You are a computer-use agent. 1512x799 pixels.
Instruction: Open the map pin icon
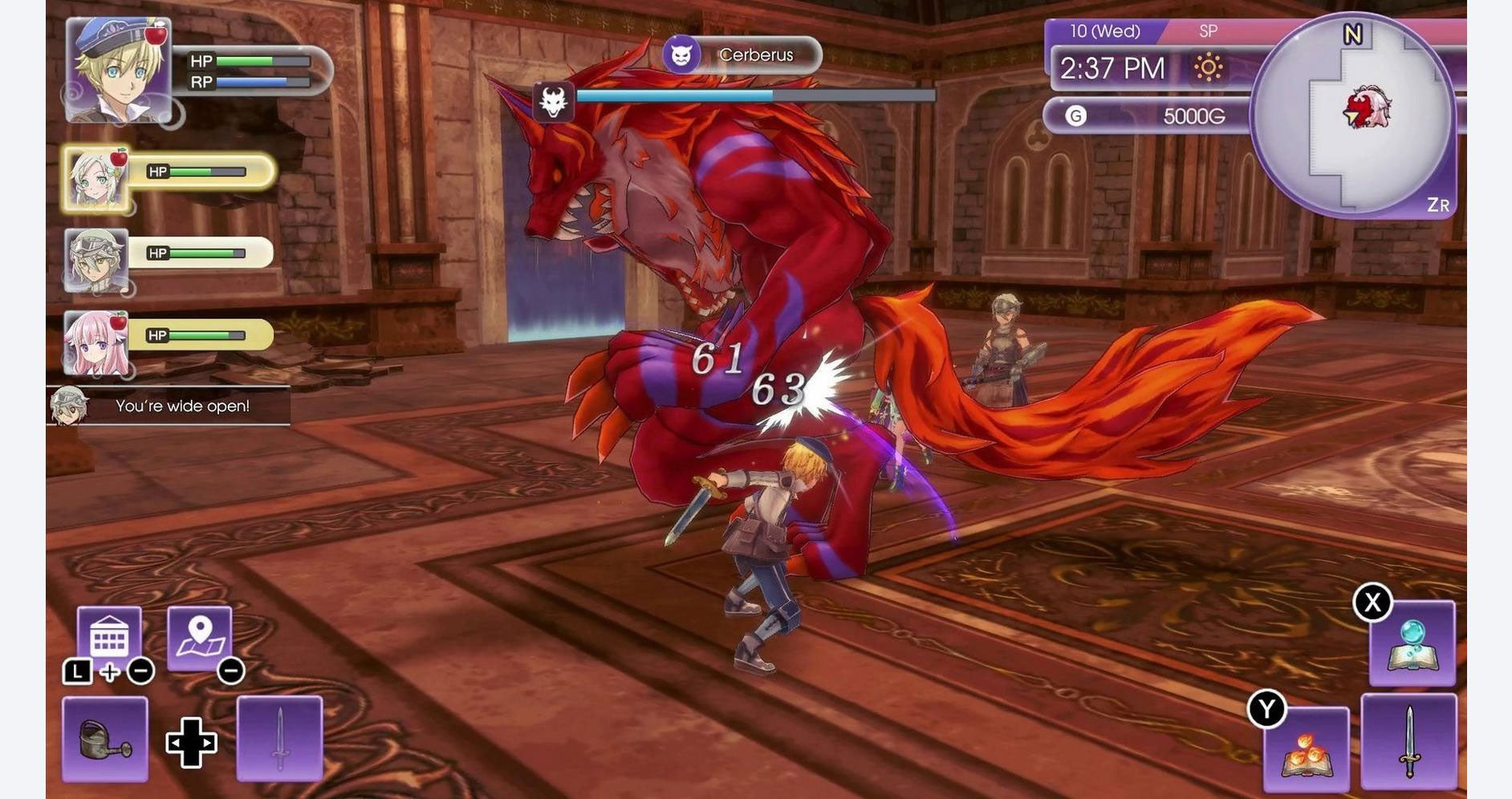[200, 637]
